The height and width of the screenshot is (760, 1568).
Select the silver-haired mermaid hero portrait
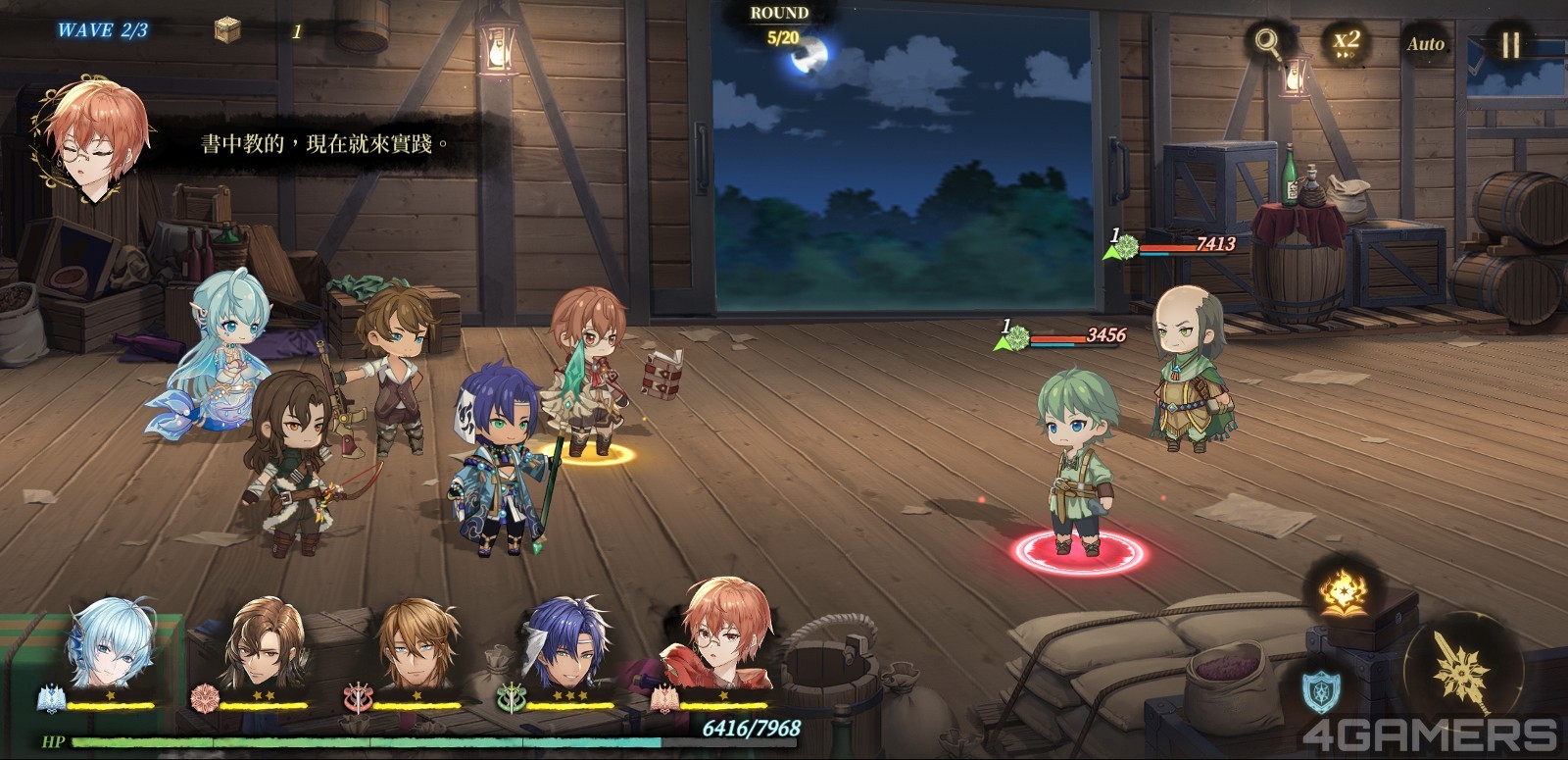click(x=108, y=647)
